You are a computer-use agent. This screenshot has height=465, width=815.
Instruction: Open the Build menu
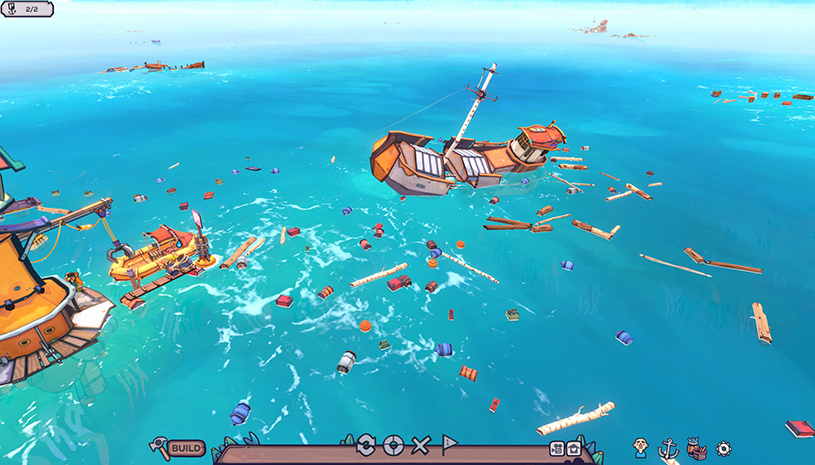tap(178, 448)
